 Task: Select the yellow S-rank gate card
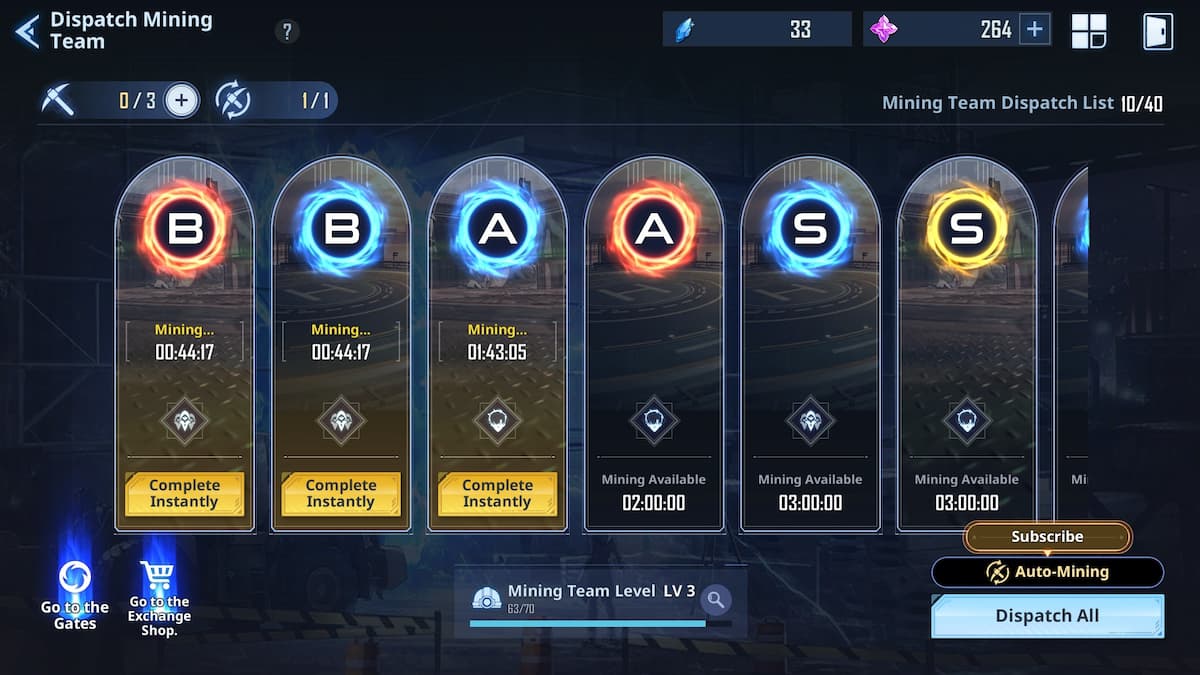(x=967, y=342)
